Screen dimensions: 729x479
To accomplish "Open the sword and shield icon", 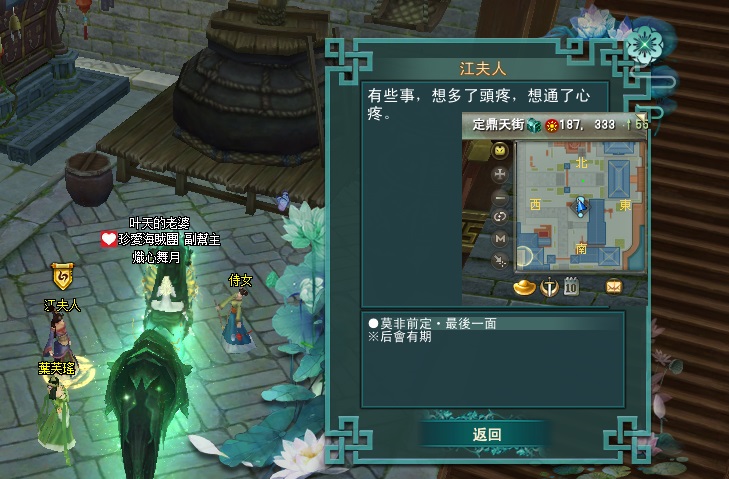I will (549, 288).
